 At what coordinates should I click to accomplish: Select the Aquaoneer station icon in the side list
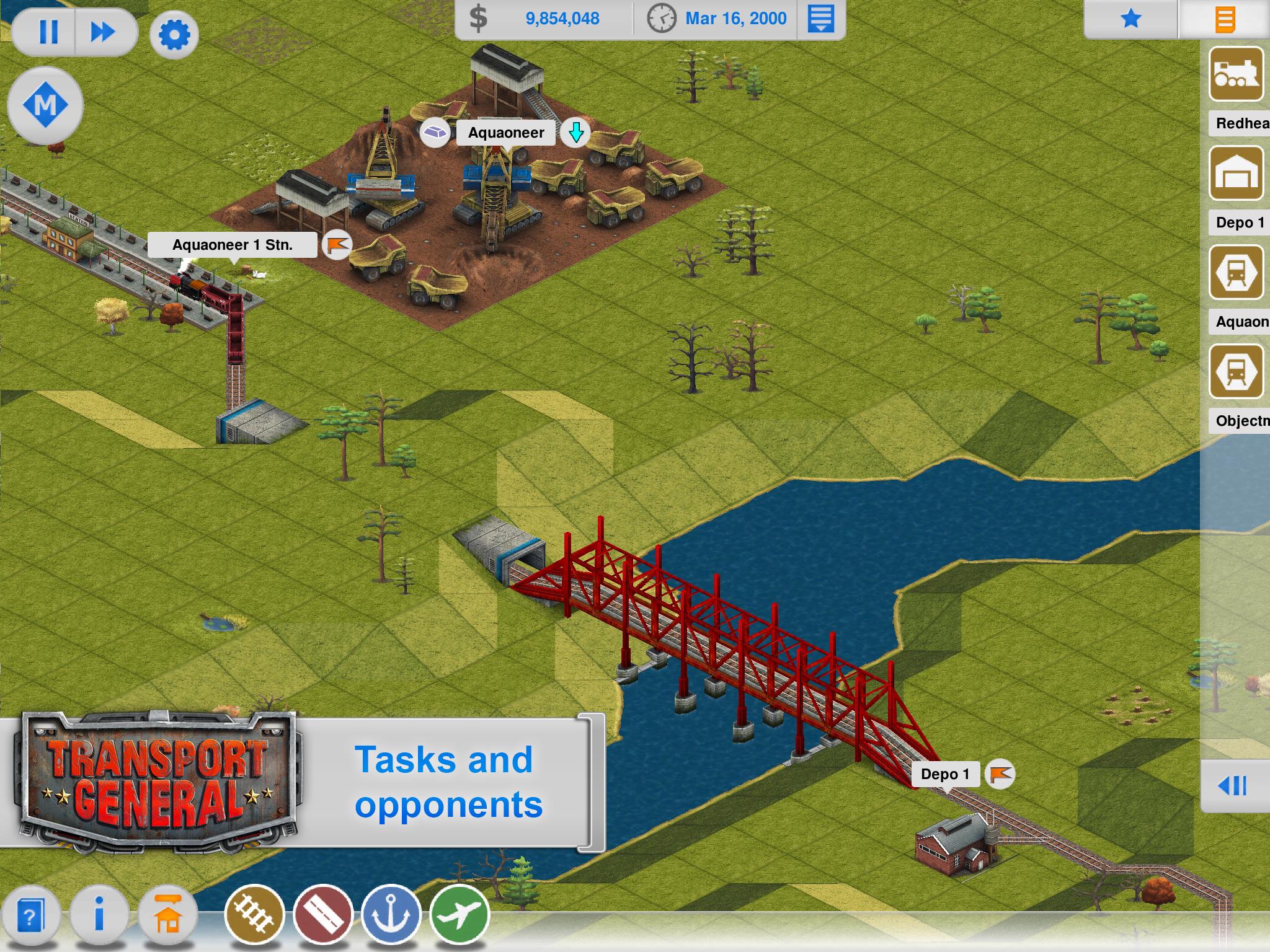1236,273
